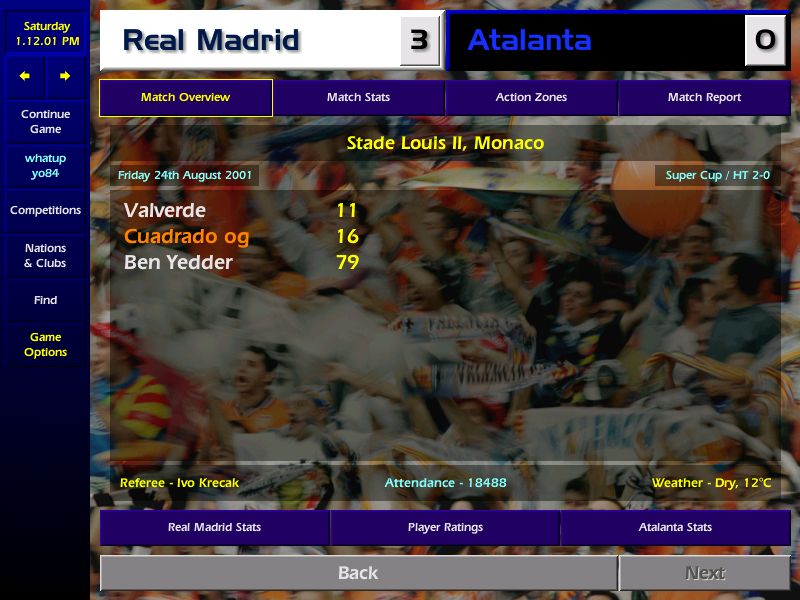Open Game Options

45,345
